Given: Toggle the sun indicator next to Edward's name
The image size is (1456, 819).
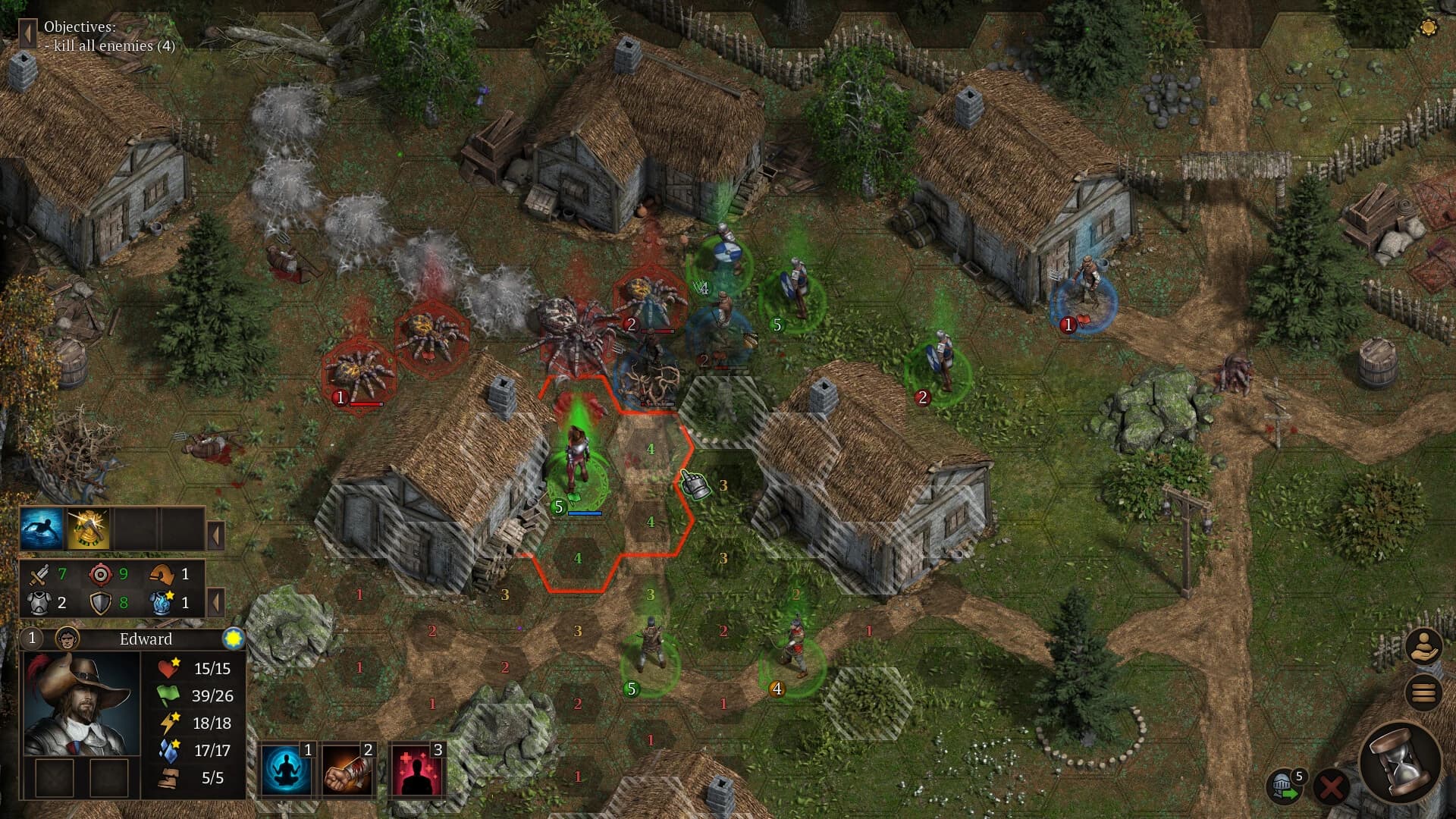Looking at the screenshot, I should 234,639.
